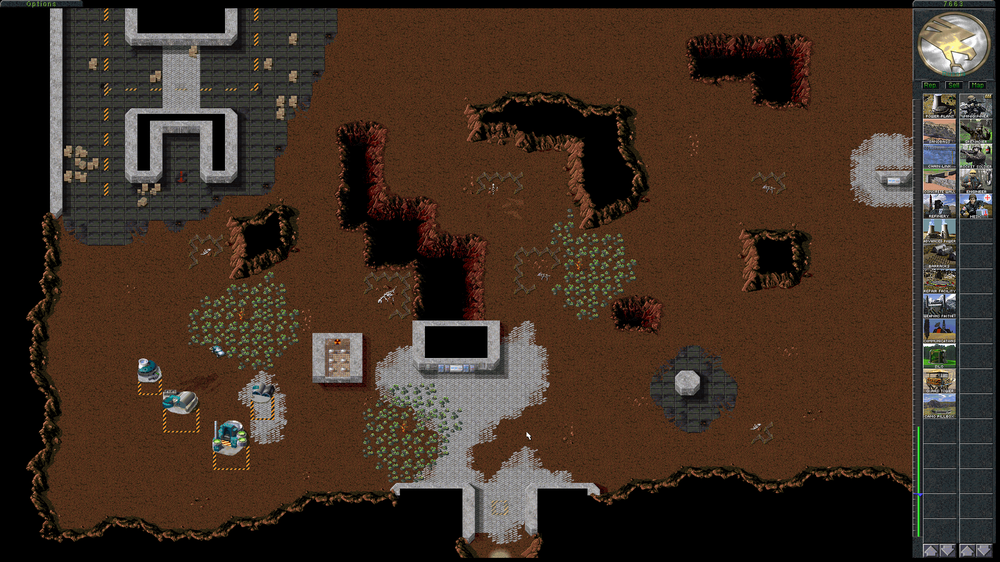1000x562 pixels.
Task: Select the Sandbags build icon
Action: click(x=940, y=132)
